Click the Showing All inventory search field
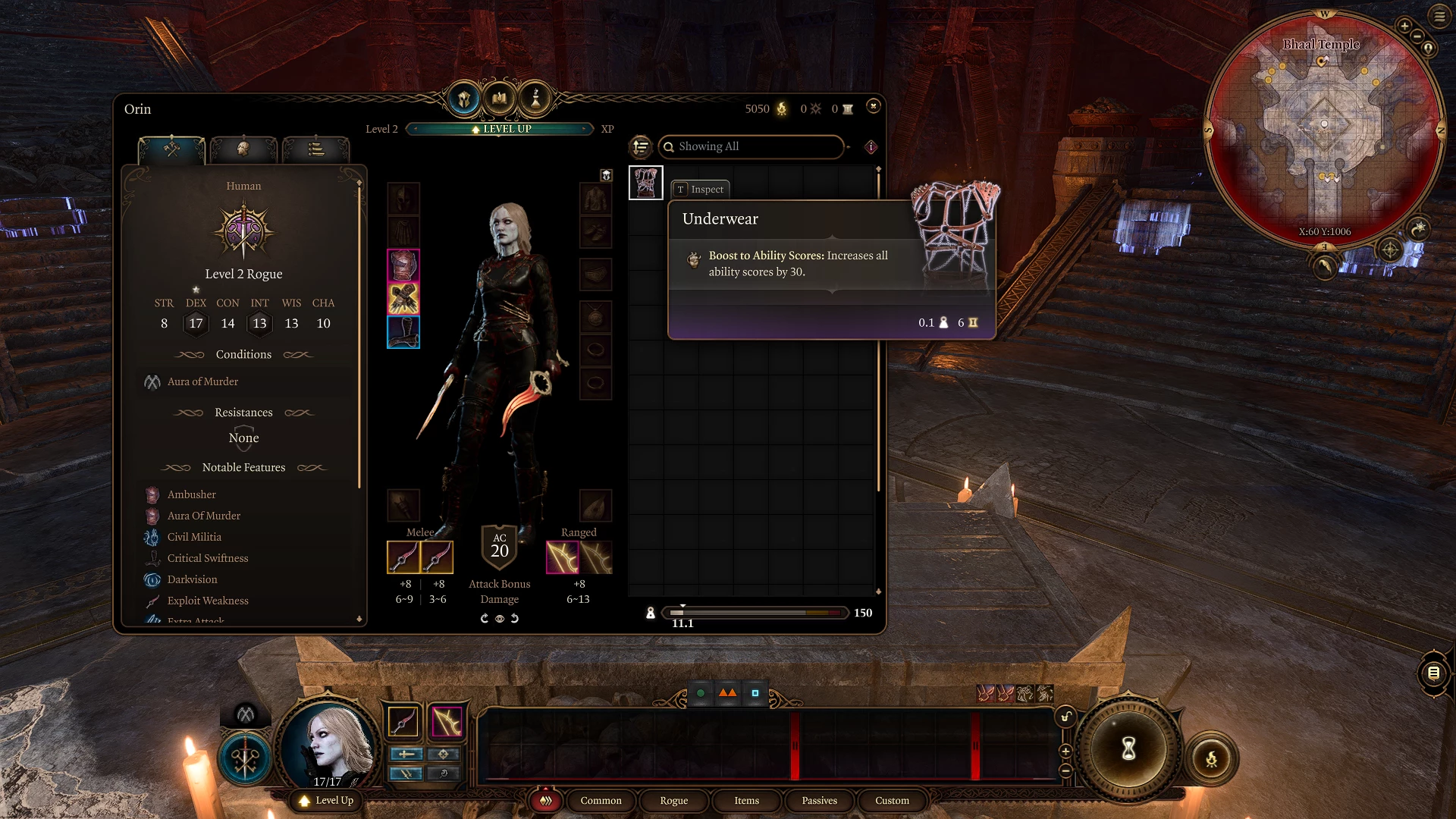Image resolution: width=1456 pixels, height=819 pixels. point(751,146)
